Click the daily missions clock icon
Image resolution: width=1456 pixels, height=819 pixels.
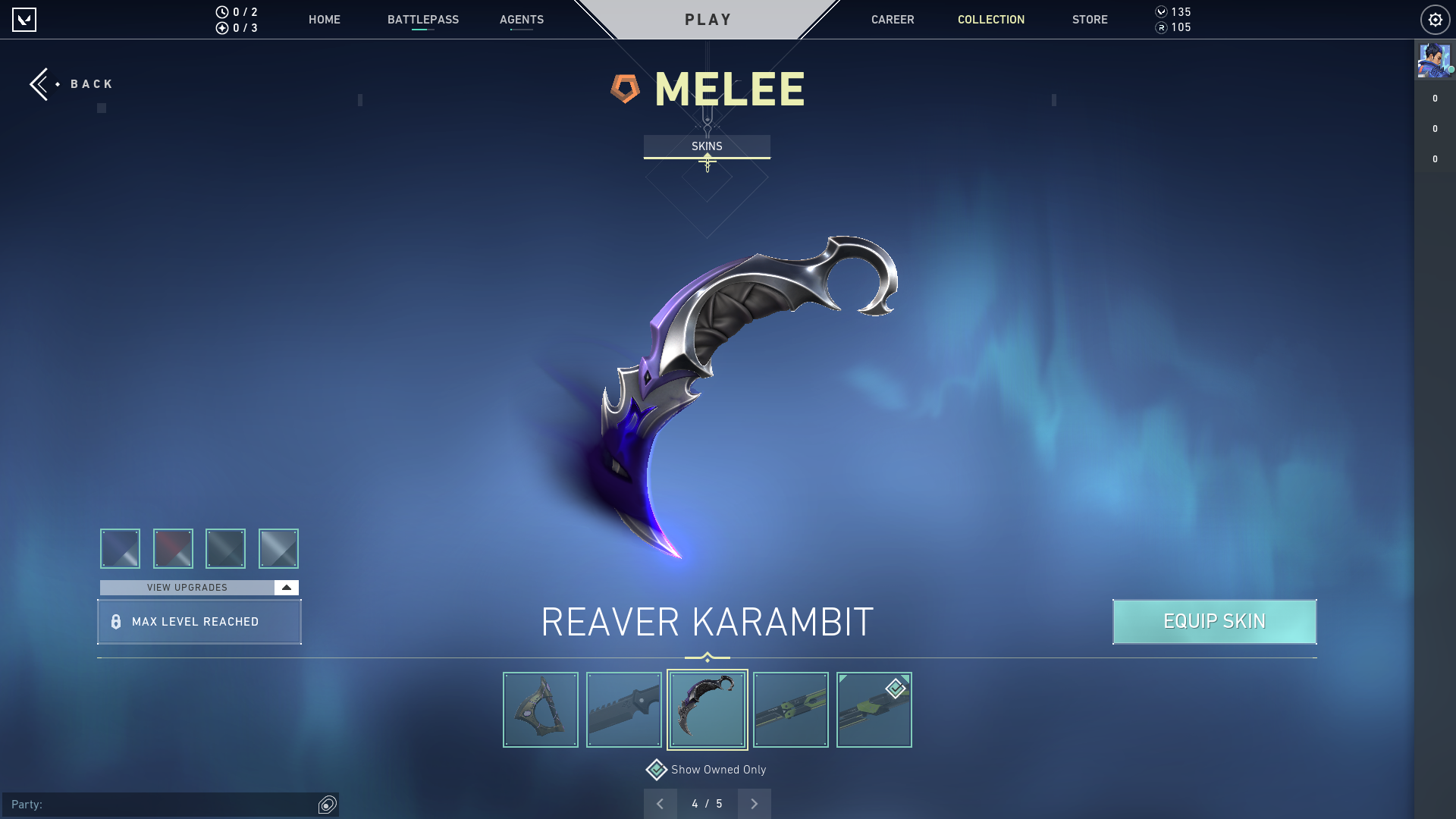pyautogui.click(x=221, y=12)
